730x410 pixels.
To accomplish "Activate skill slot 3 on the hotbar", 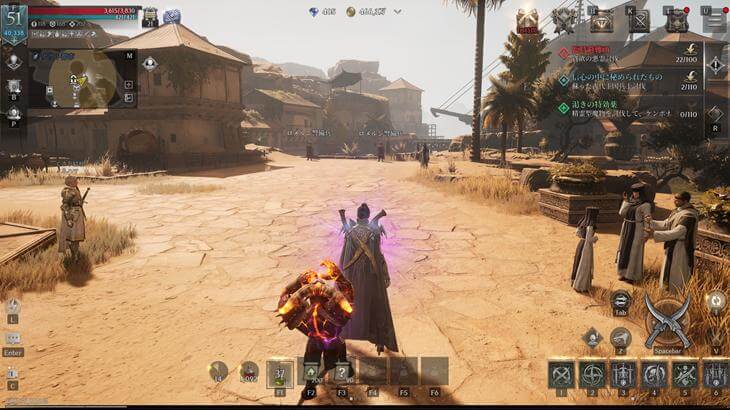I will point(623,375).
